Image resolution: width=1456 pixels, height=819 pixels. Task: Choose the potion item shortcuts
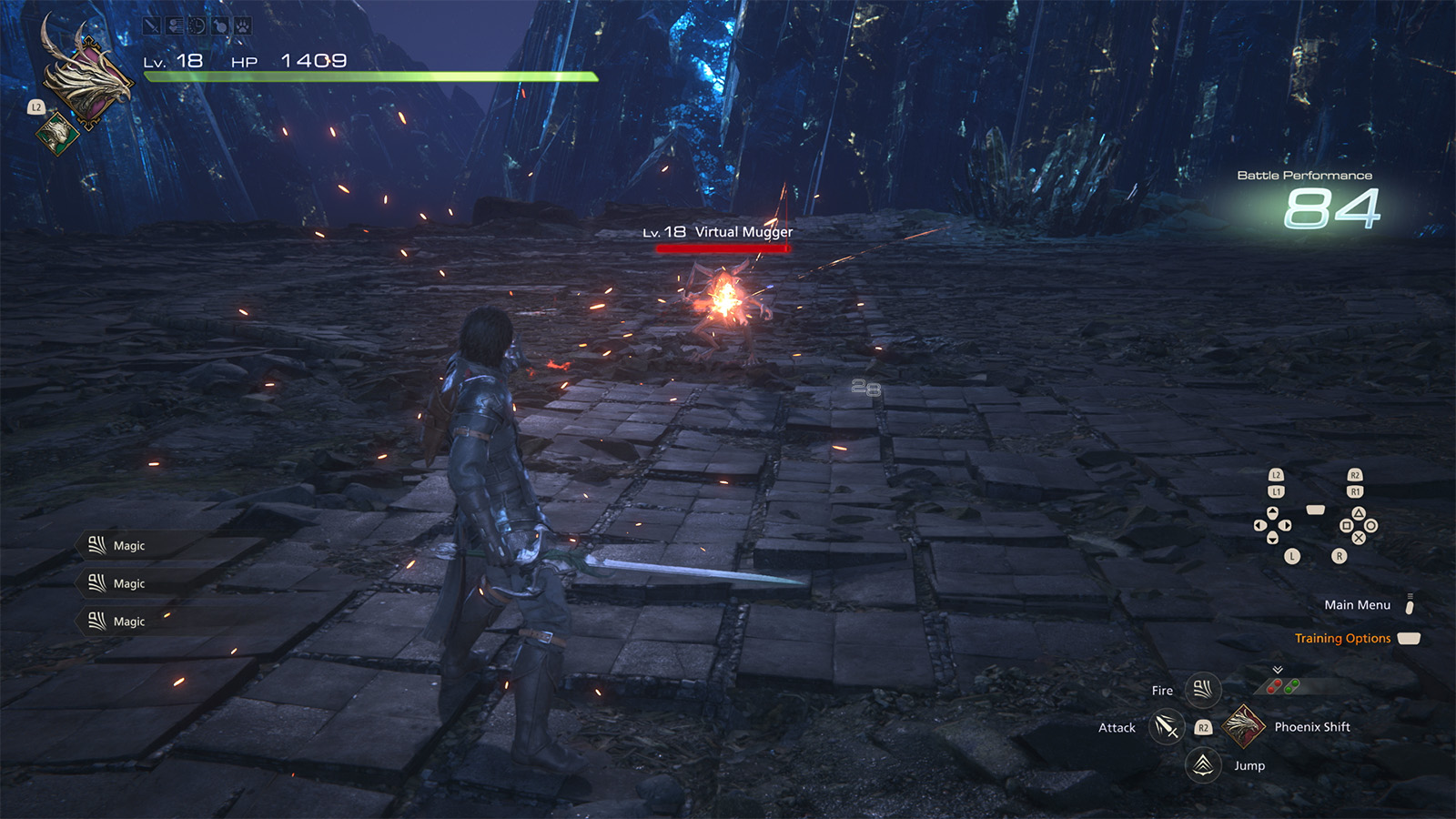click(x=1283, y=686)
